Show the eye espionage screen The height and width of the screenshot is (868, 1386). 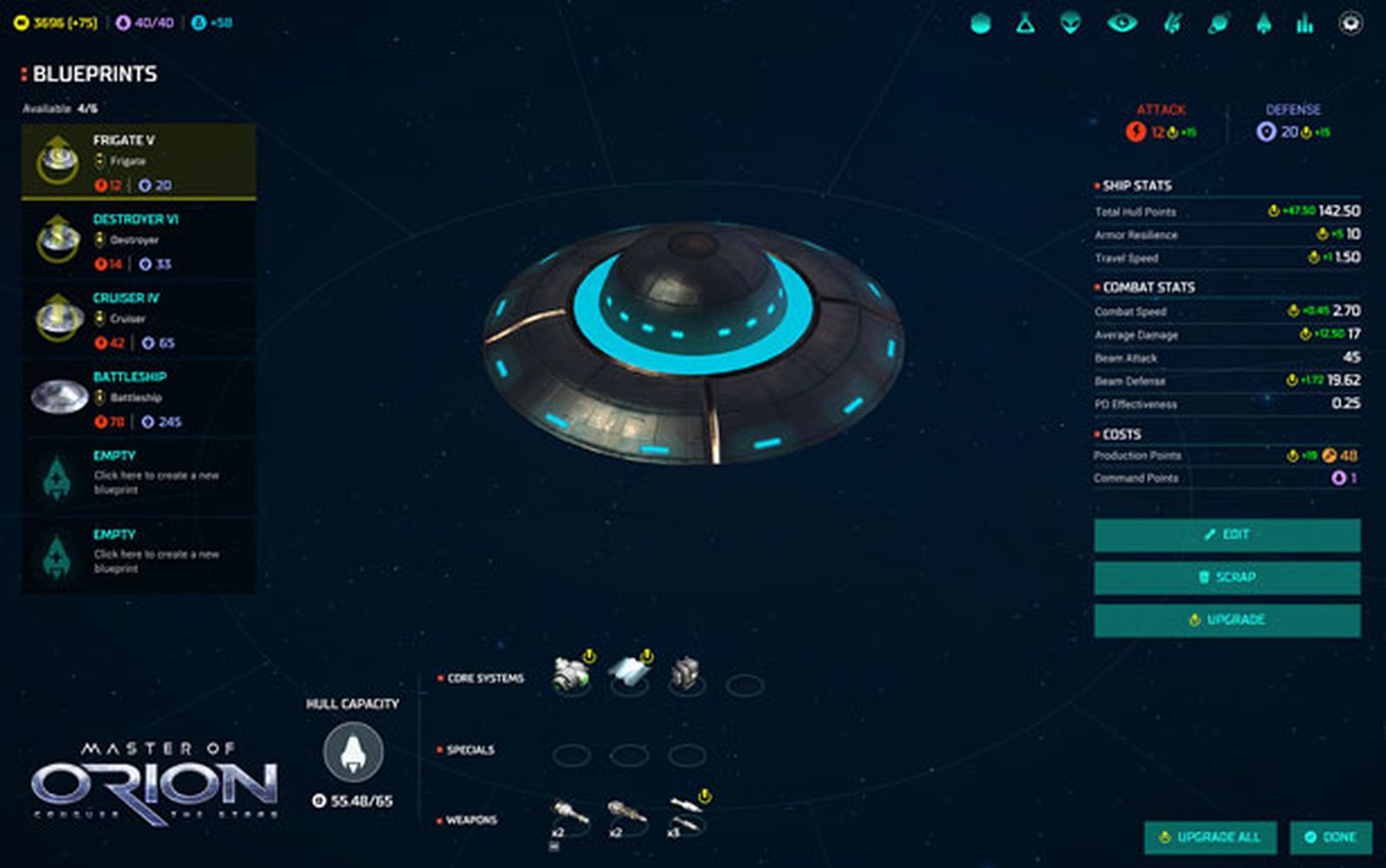(x=1122, y=23)
